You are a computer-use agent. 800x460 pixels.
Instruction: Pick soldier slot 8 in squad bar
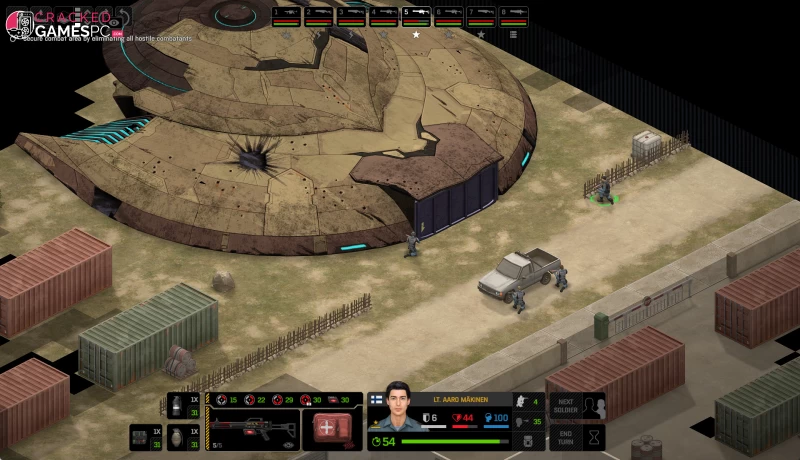[x=513, y=16]
